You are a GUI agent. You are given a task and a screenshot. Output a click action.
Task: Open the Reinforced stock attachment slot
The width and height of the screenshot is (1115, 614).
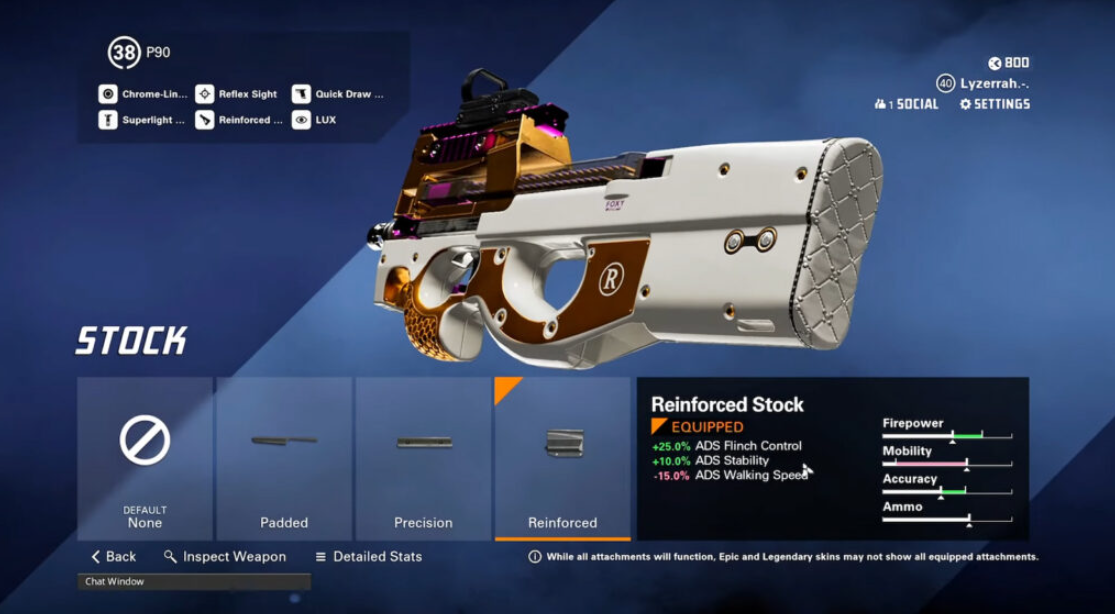pos(237,120)
